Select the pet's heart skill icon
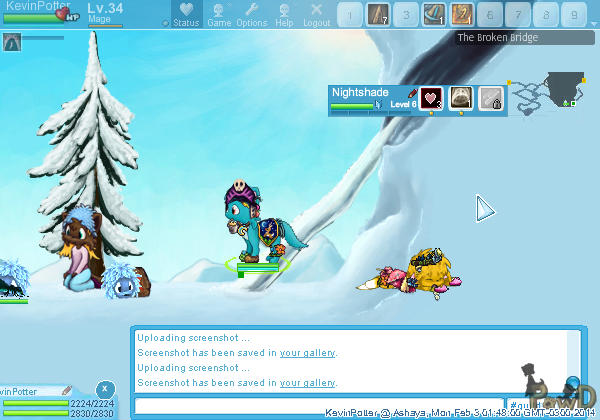 [x=432, y=98]
